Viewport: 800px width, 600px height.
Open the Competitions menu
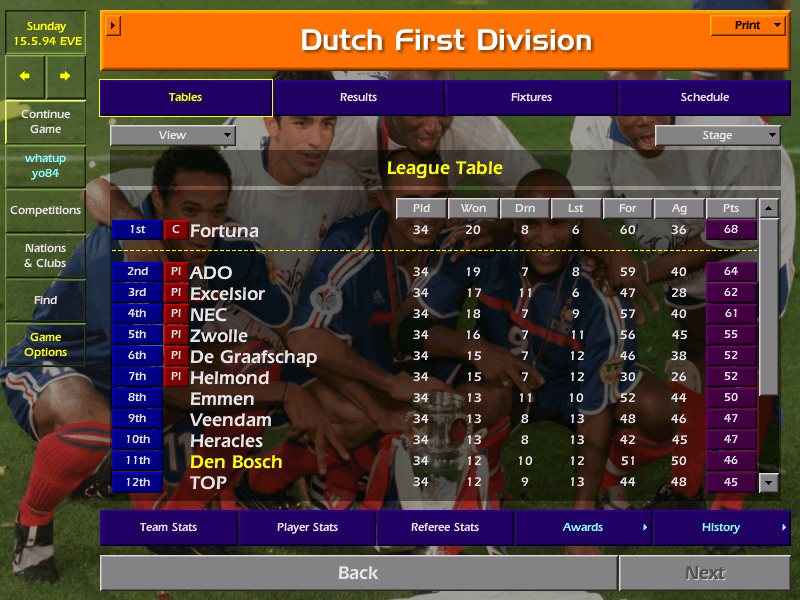[45, 210]
